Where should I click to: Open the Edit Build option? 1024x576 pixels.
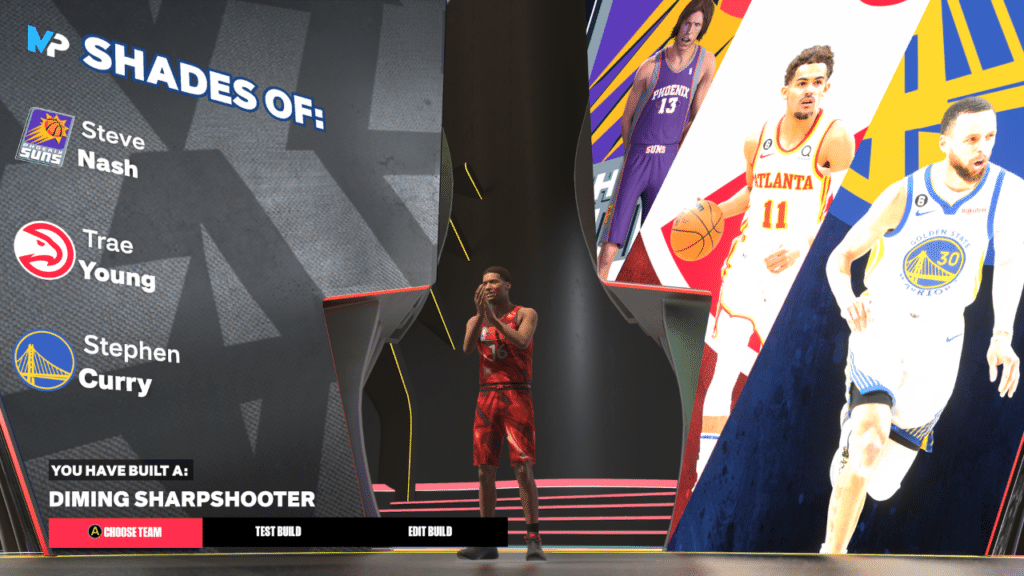click(x=429, y=532)
